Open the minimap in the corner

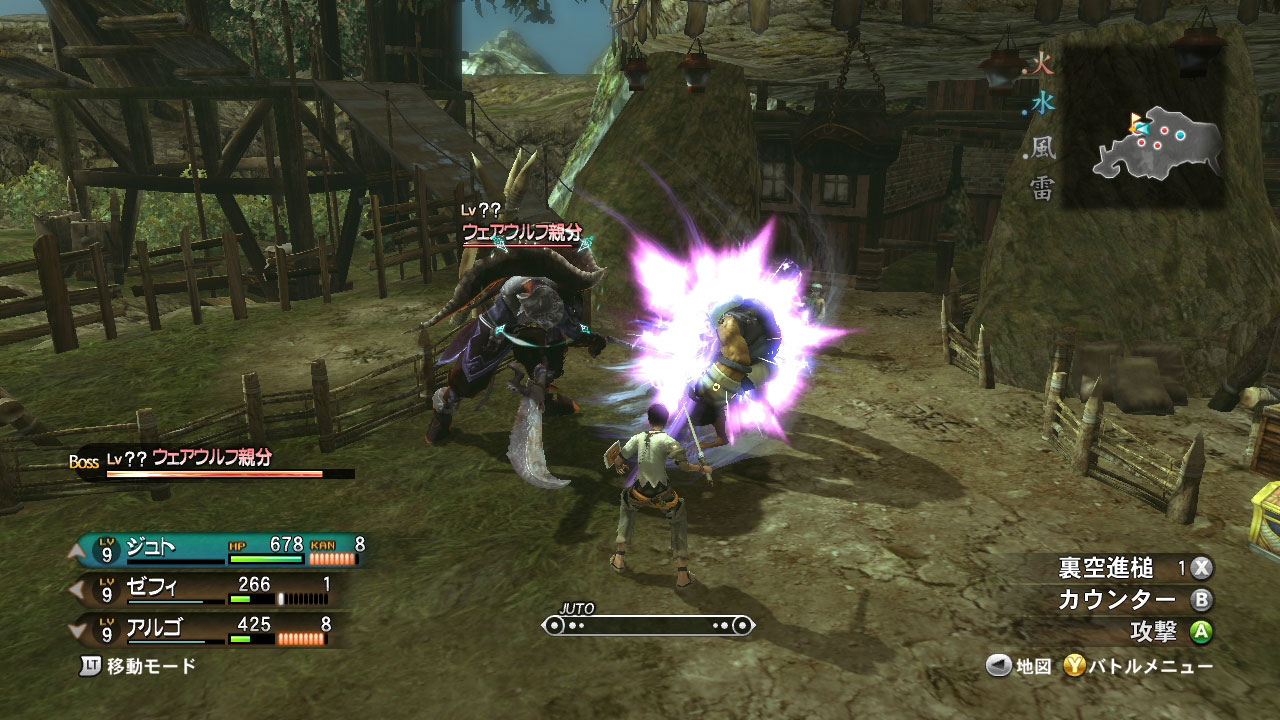(1158, 145)
